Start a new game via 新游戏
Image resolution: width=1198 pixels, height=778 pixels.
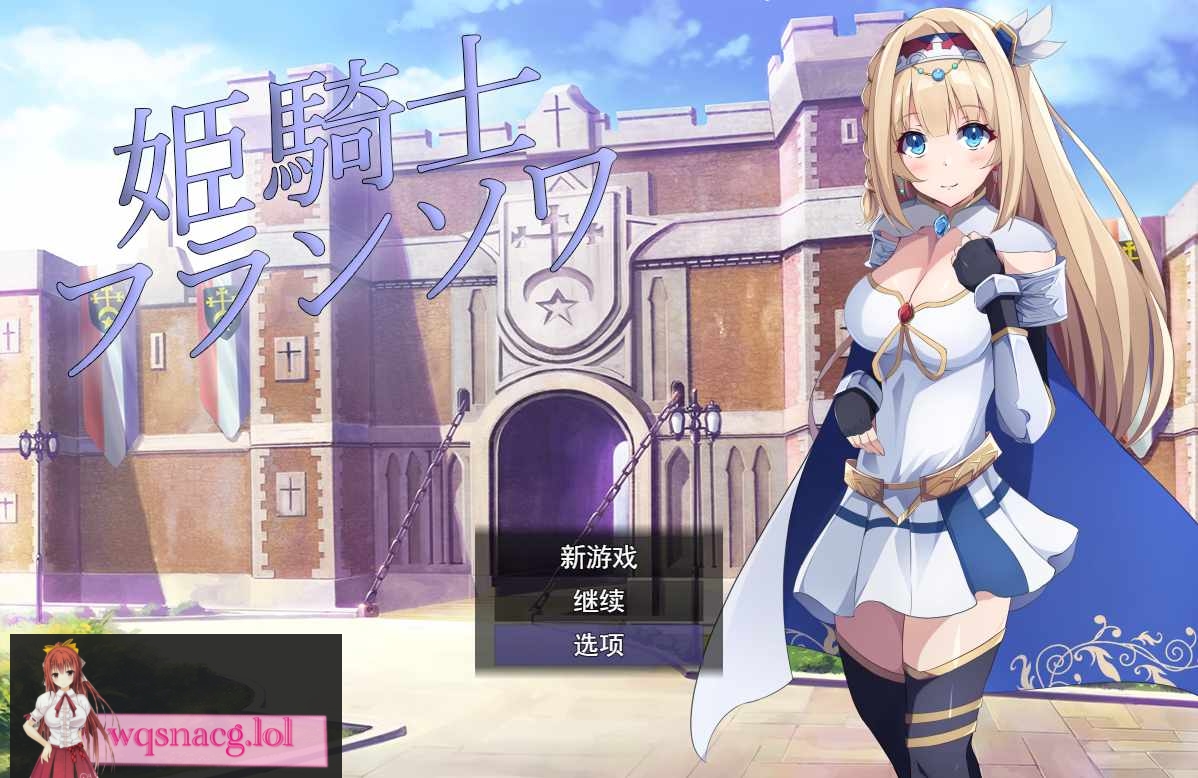pos(598,557)
